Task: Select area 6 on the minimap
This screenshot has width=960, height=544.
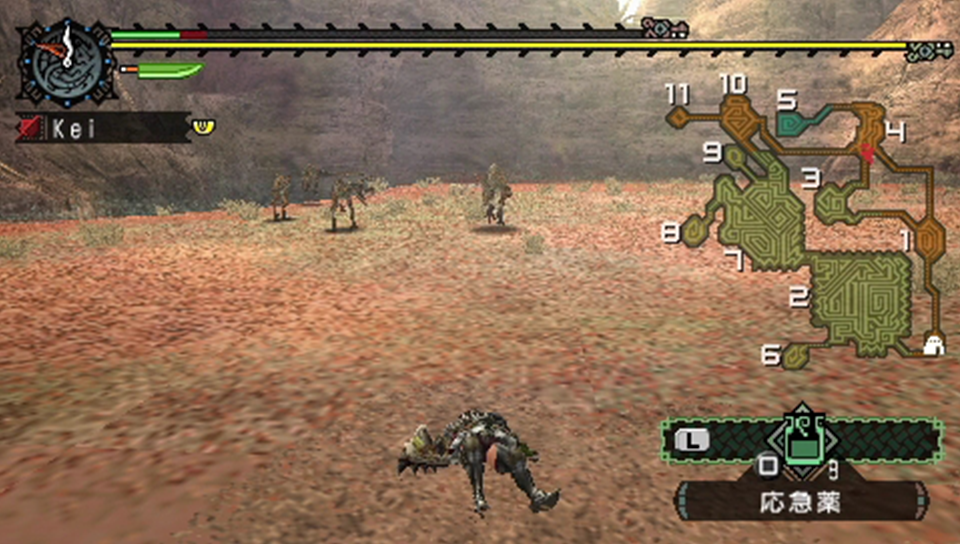Action: [797, 354]
